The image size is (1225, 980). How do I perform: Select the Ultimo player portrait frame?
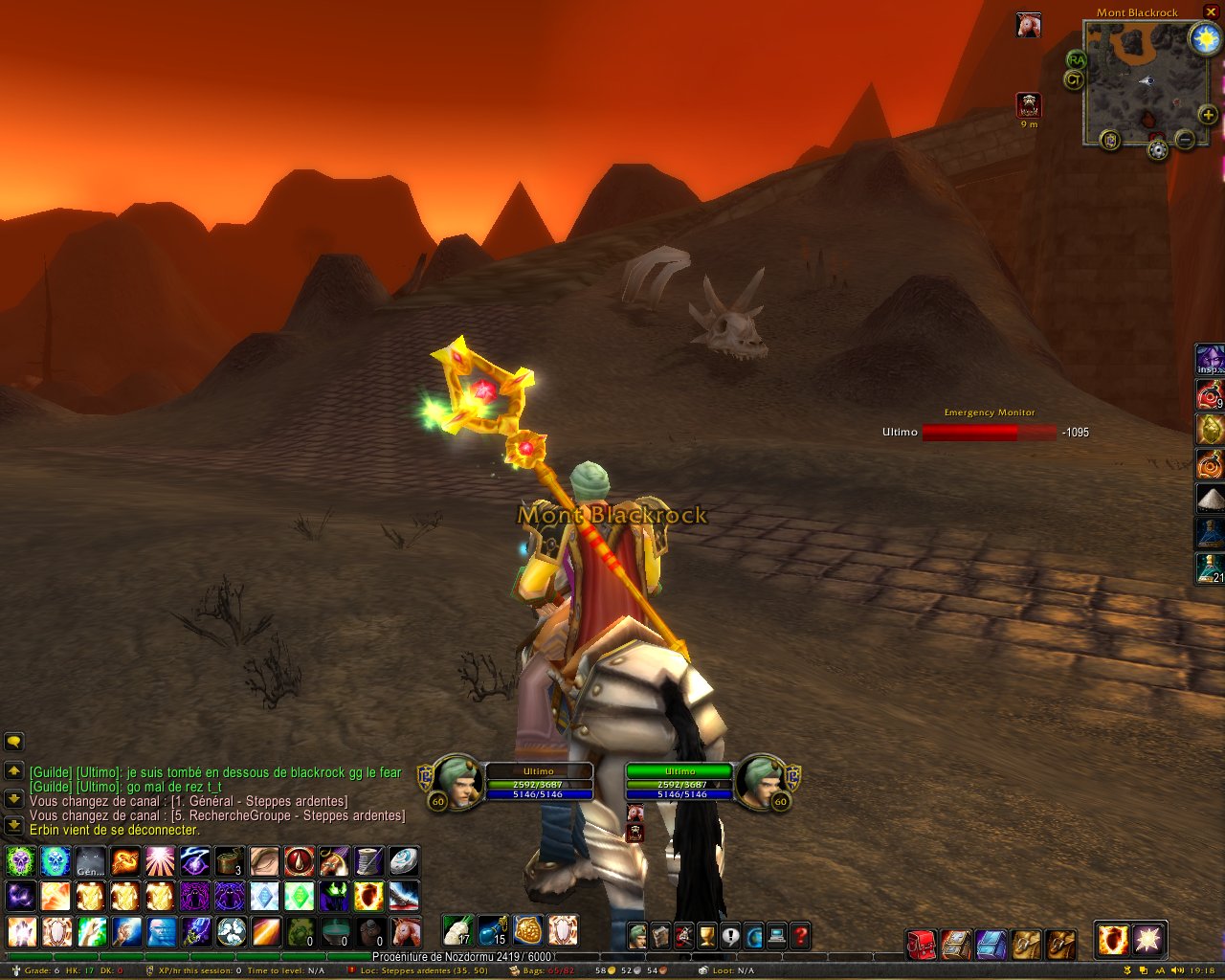[x=456, y=781]
